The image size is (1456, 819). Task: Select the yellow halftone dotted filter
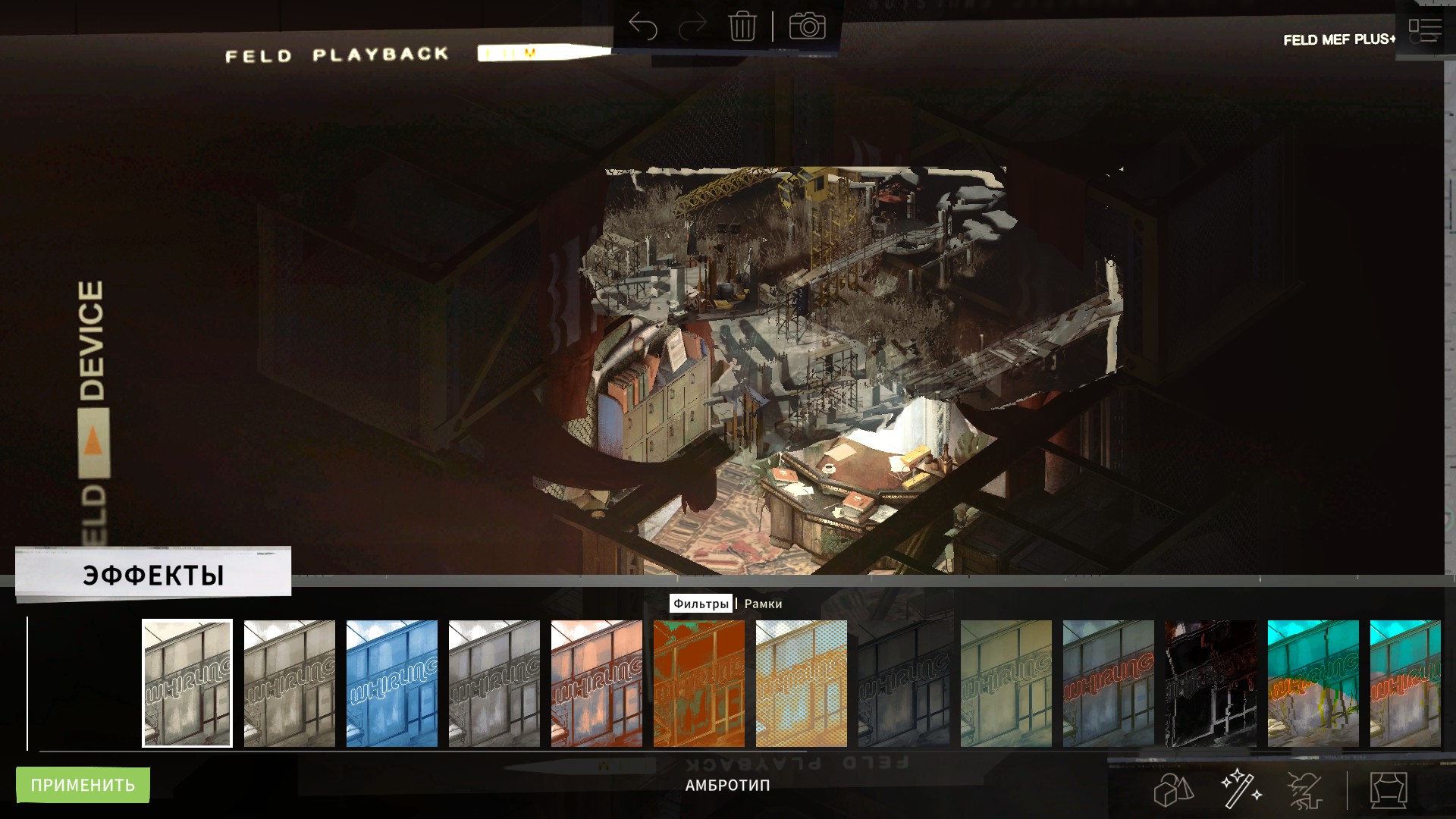pos(802,683)
